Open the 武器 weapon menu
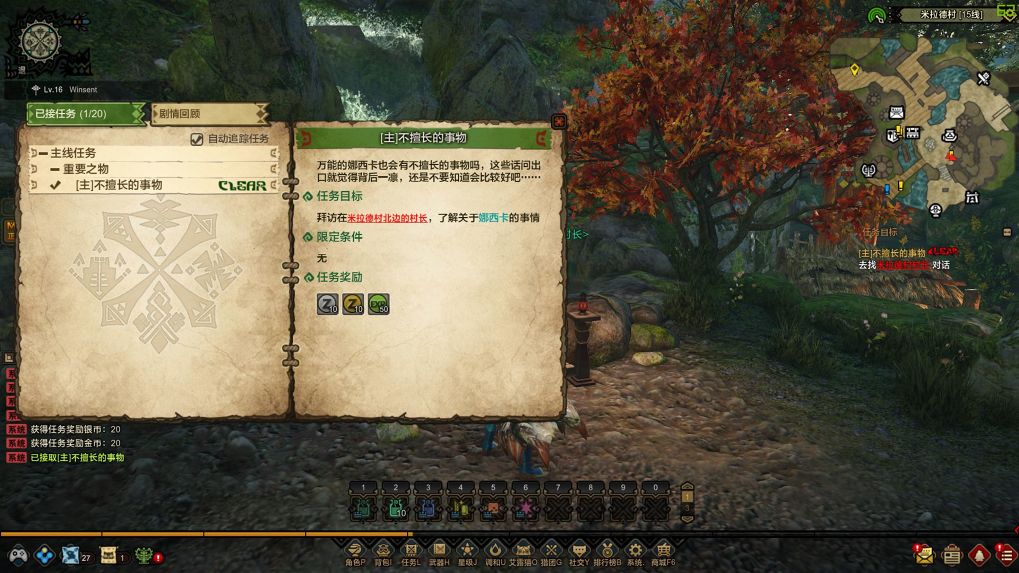Viewport: 1019px width, 573px height. click(x=438, y=549)
